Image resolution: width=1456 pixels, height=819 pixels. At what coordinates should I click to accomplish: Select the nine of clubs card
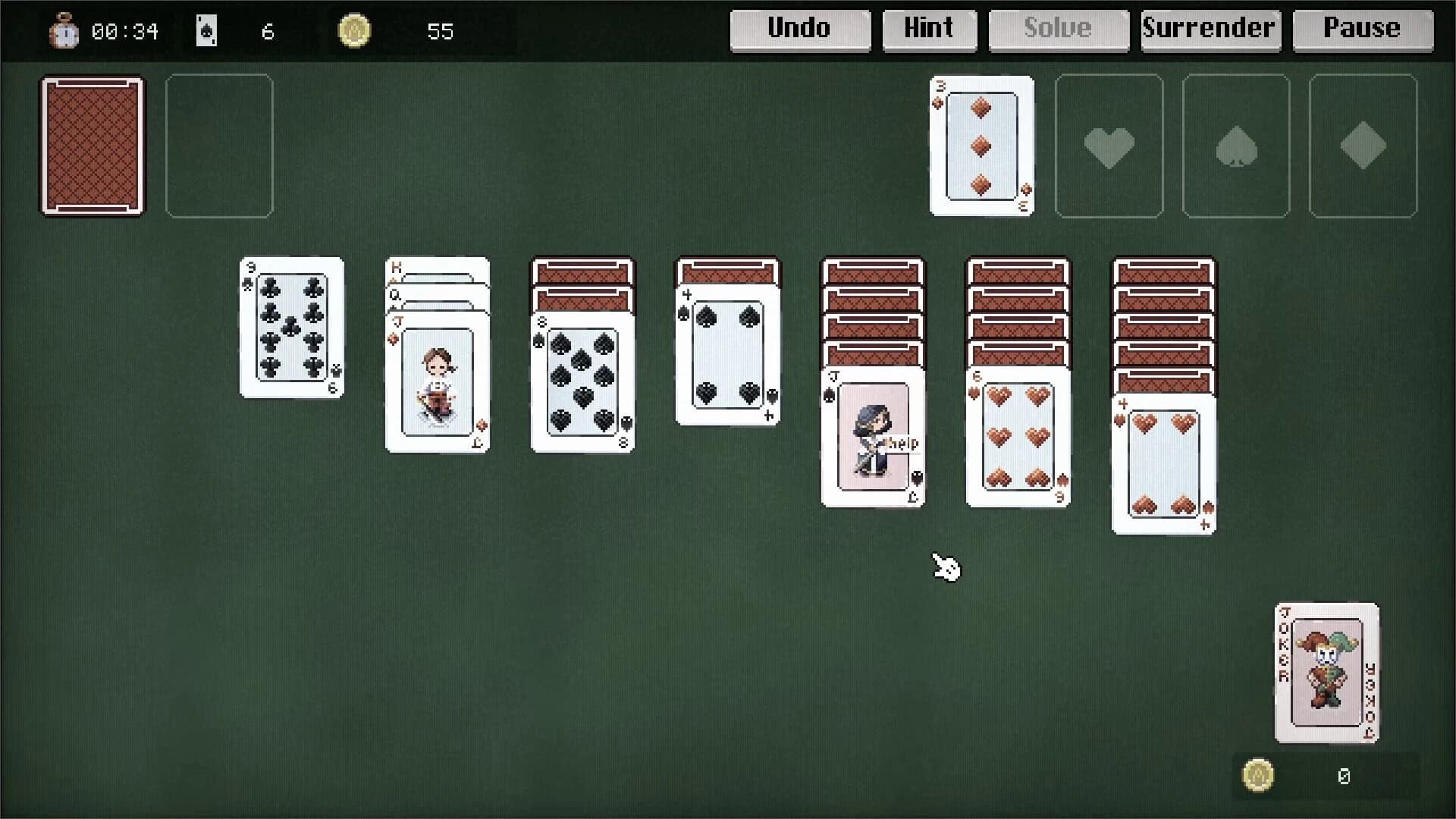tap(292, 328)
